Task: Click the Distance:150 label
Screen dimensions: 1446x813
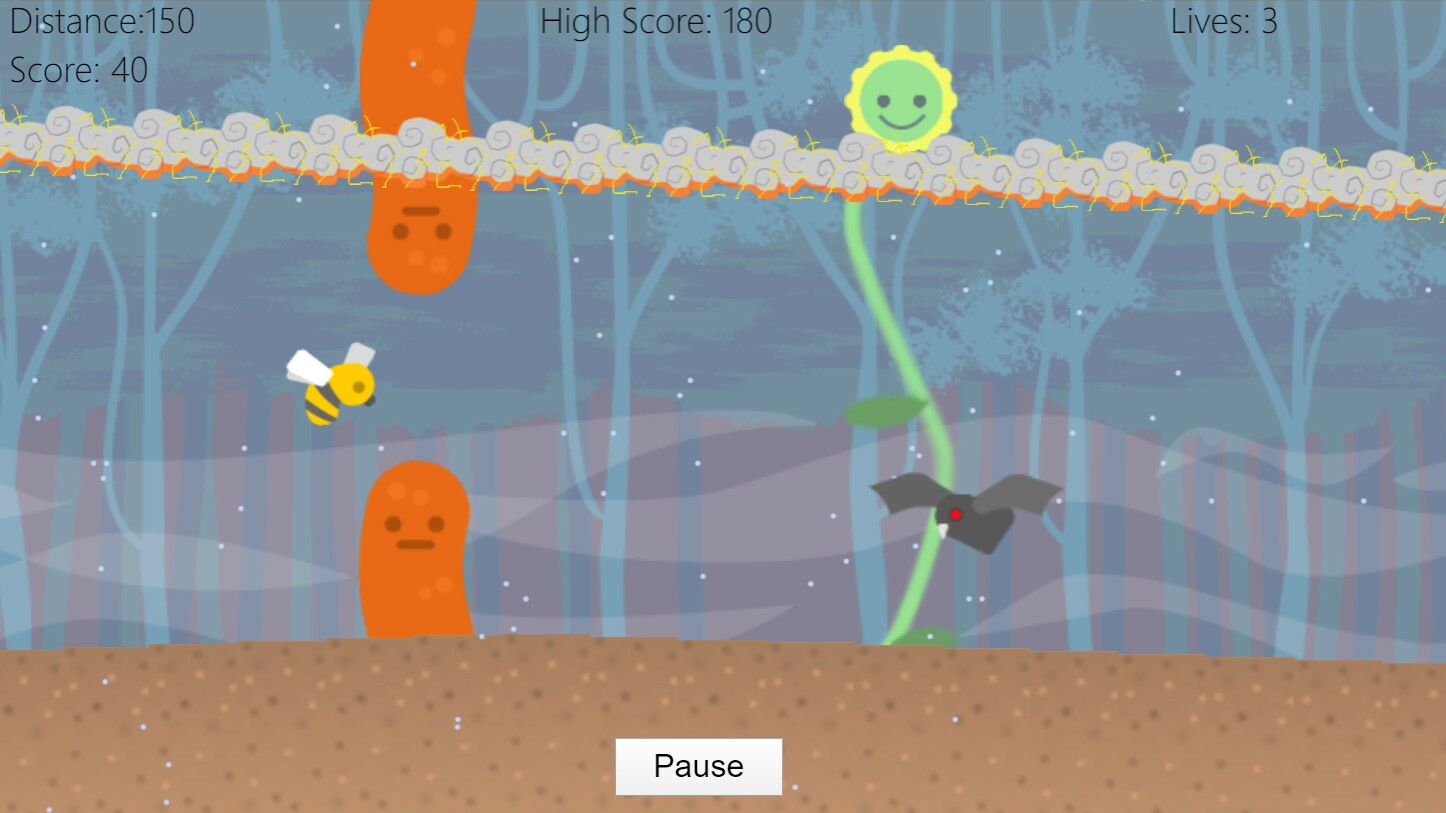Action: 100,21
